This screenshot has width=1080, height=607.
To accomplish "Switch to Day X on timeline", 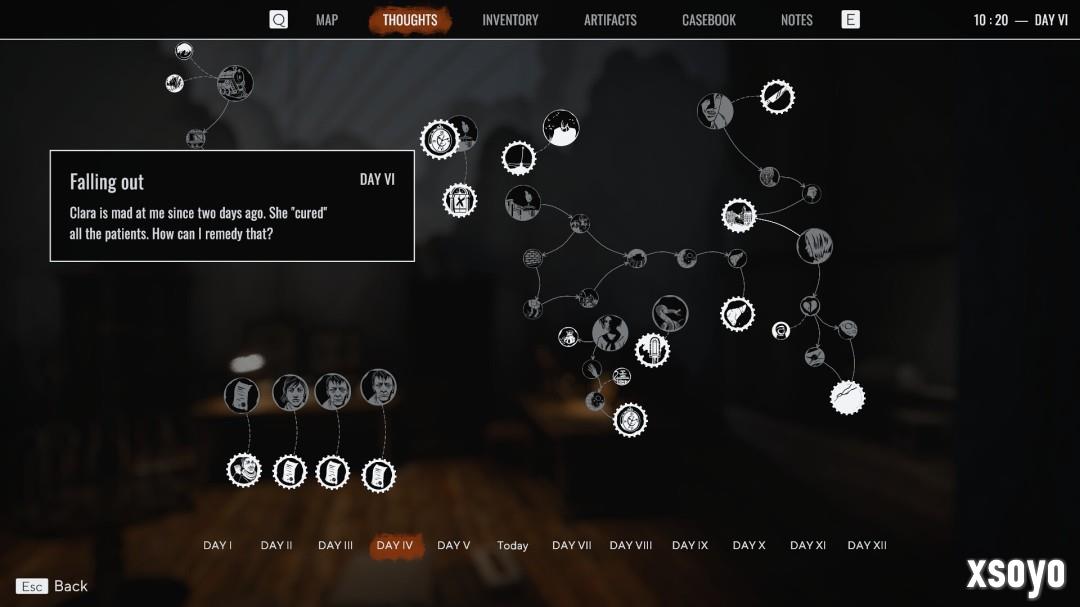I will [749, 546].
